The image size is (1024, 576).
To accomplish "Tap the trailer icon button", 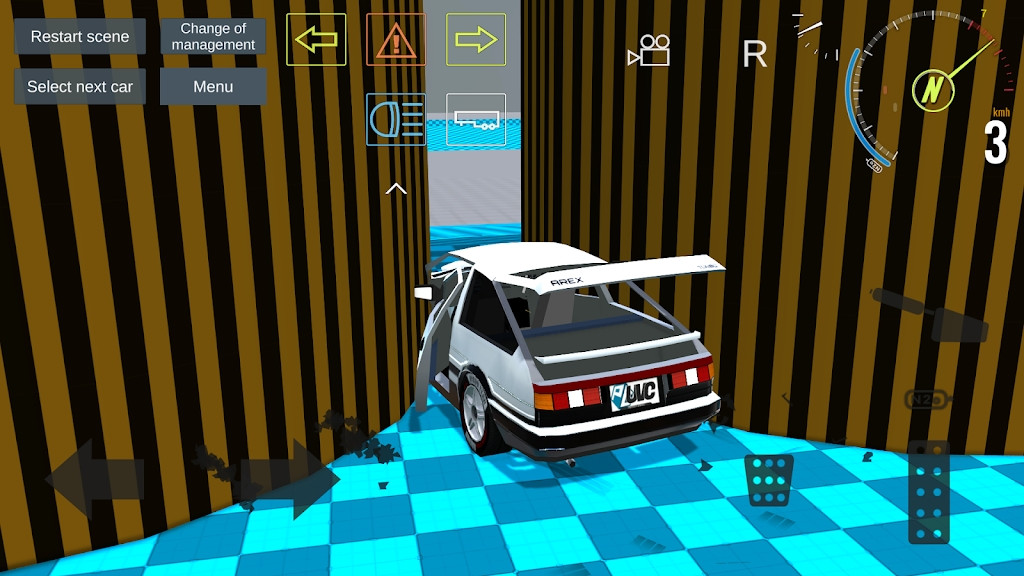I will point(476,119).
